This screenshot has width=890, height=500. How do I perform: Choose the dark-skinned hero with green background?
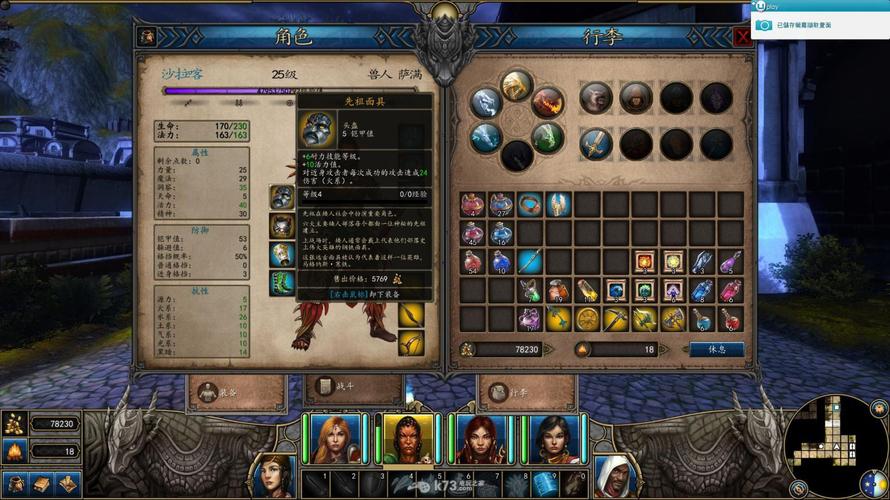(407, 439)
